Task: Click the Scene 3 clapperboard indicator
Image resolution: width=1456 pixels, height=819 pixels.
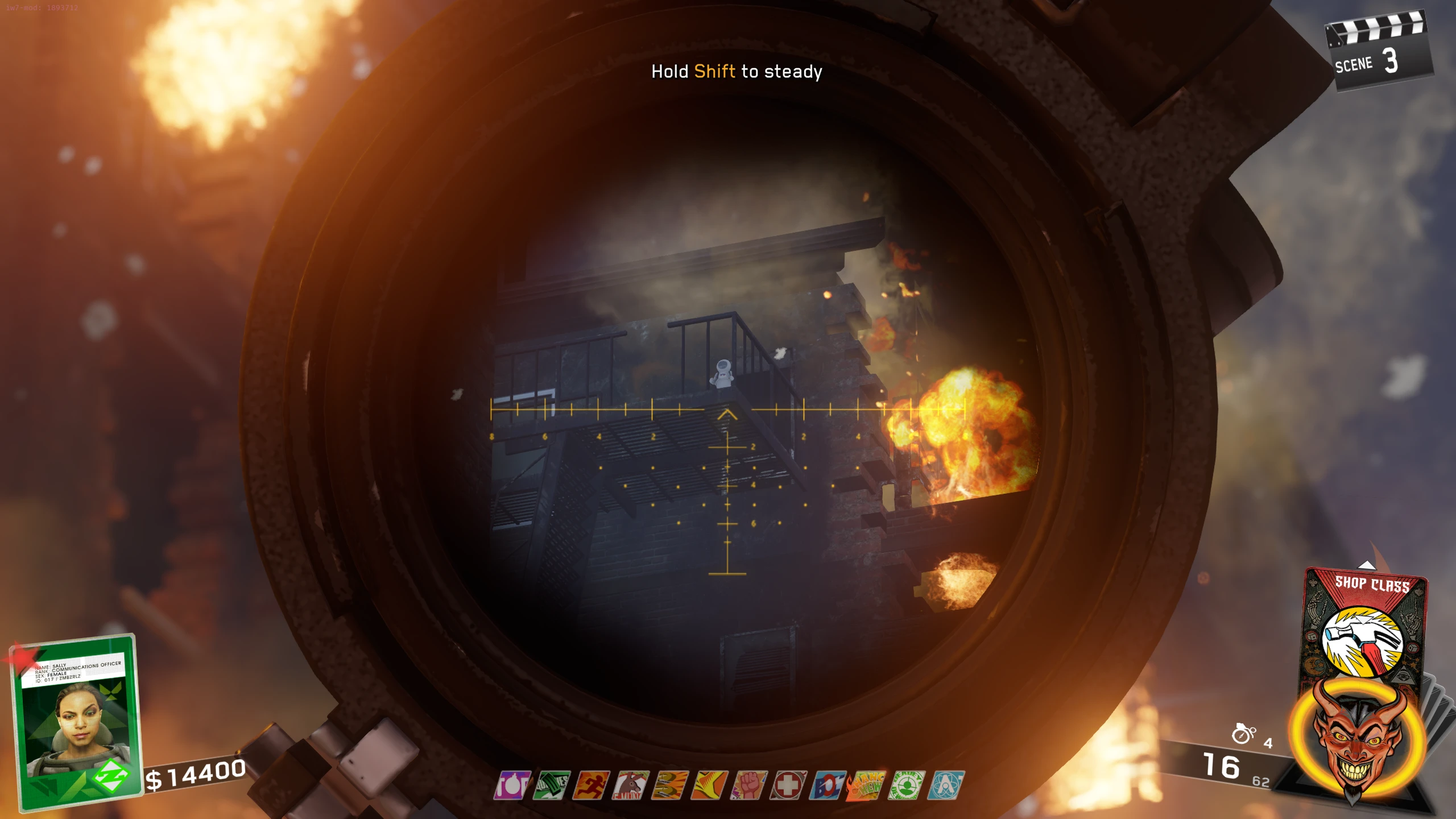Action: pyautogui.click(x=1377, y=52)
